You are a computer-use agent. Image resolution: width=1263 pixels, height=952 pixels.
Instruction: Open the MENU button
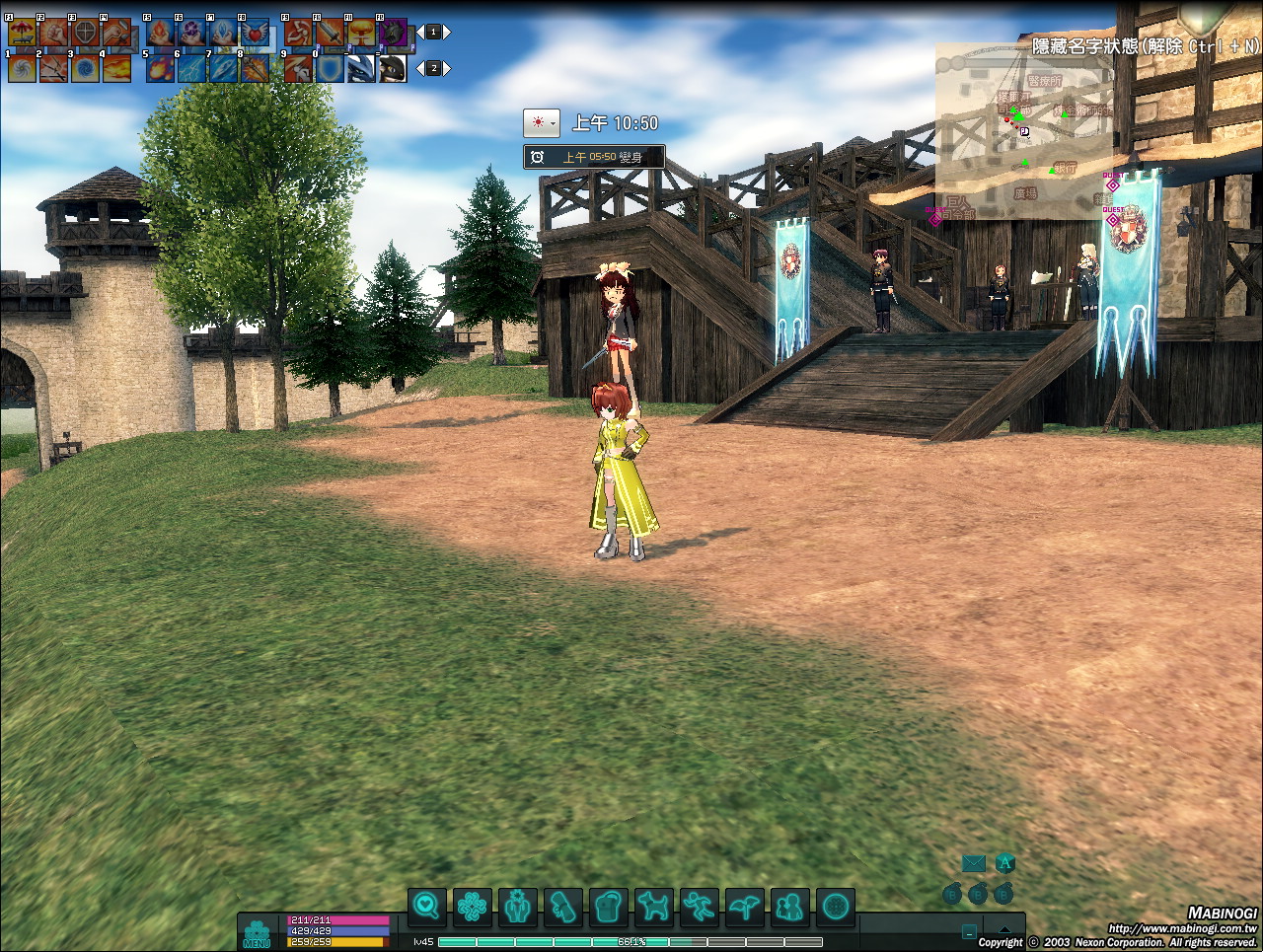257,933
